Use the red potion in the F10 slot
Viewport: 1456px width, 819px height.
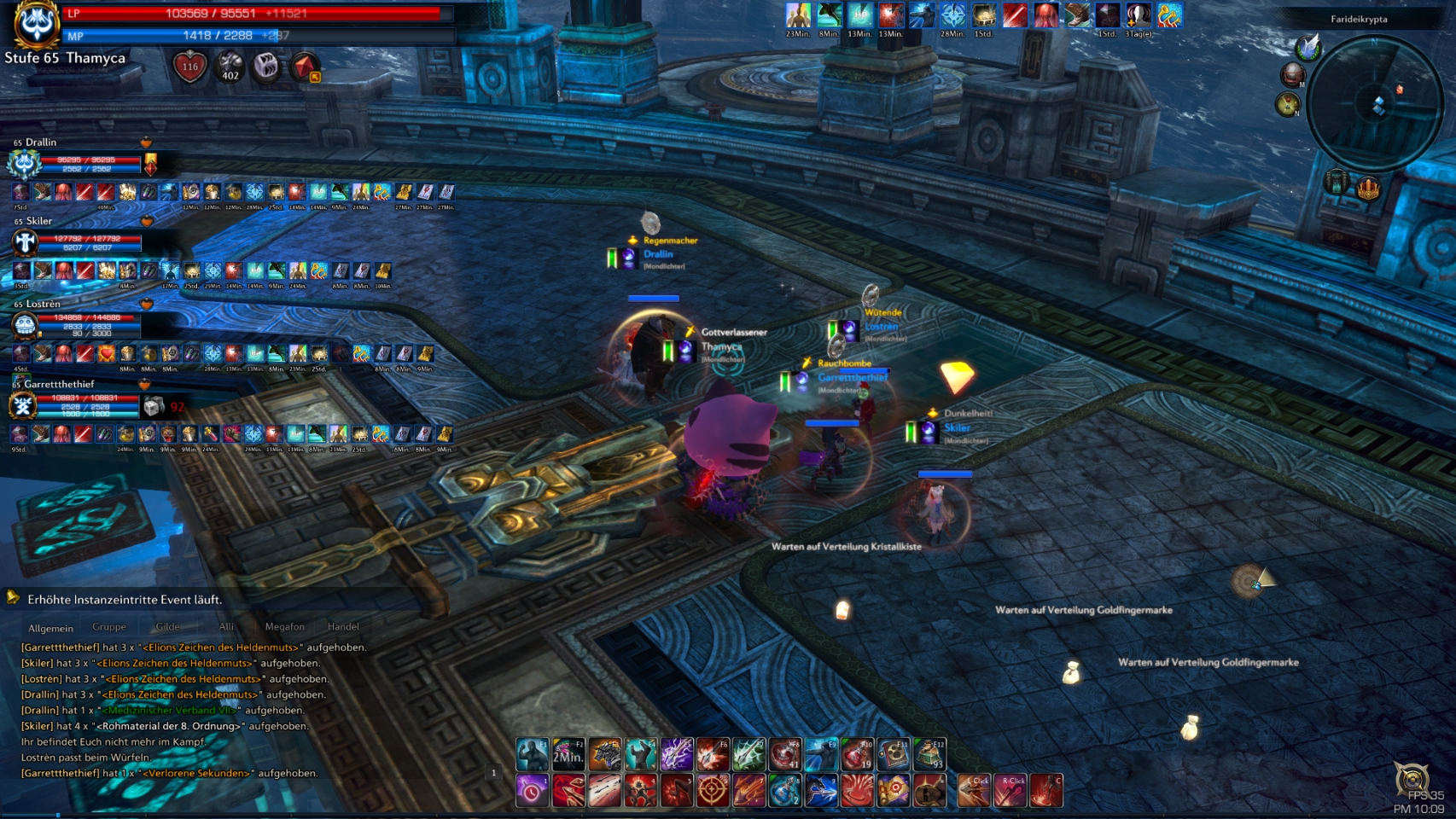click(857, 754)
